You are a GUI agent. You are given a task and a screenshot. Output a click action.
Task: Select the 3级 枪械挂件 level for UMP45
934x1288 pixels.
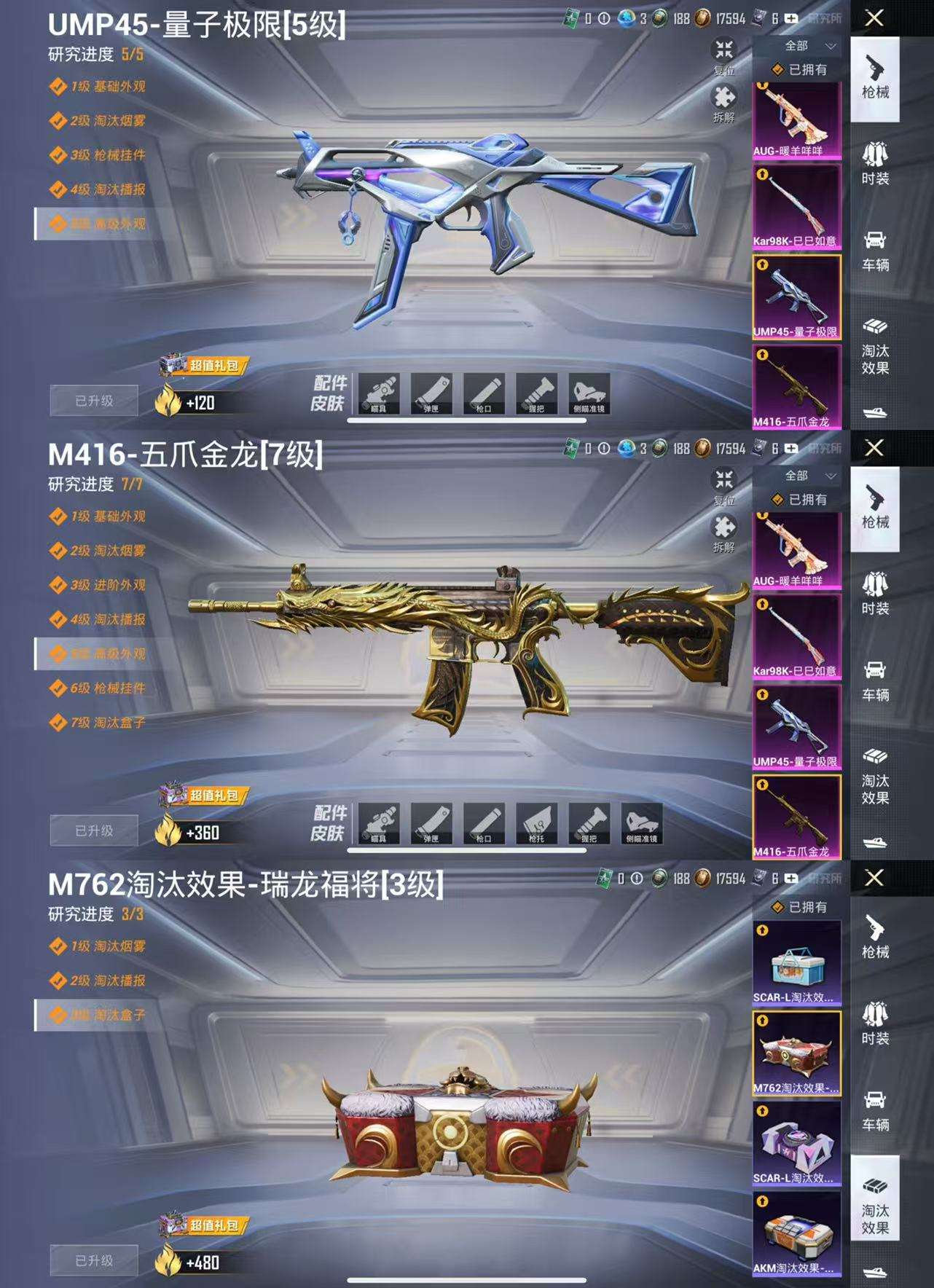tap(107, 155)
